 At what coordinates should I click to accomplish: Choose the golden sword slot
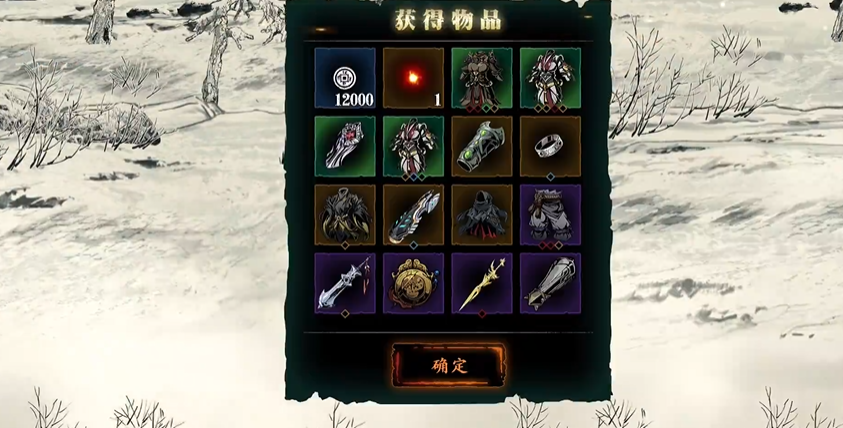click(481, 282)
